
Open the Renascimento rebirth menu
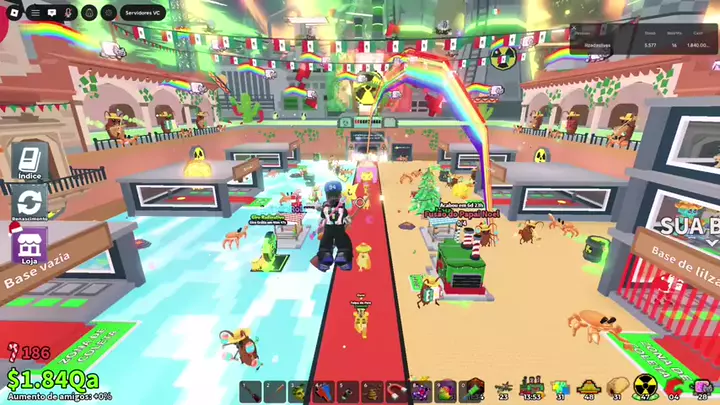(x=29, y=203)
